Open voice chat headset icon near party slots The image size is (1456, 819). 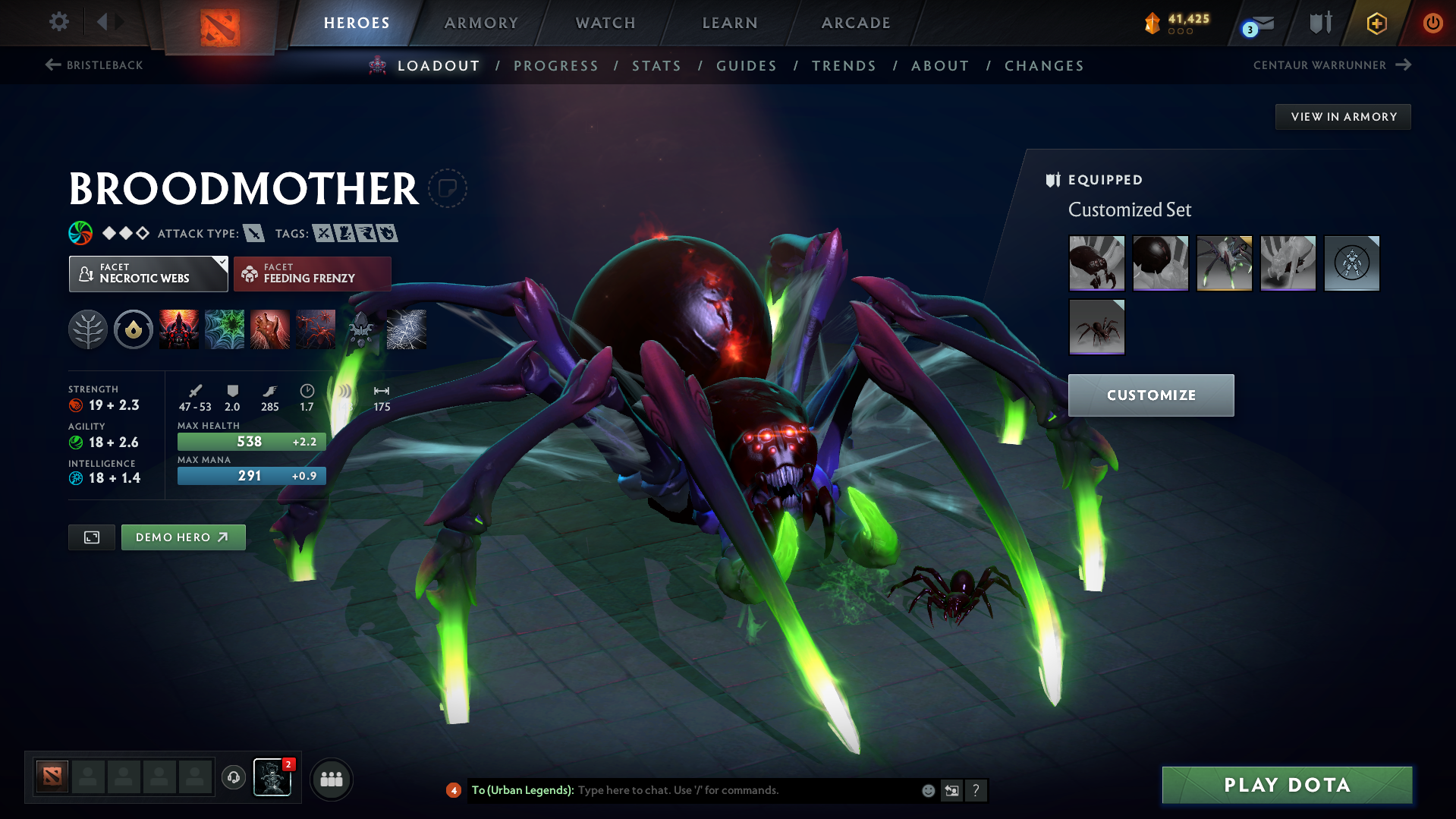pos(234,779)
